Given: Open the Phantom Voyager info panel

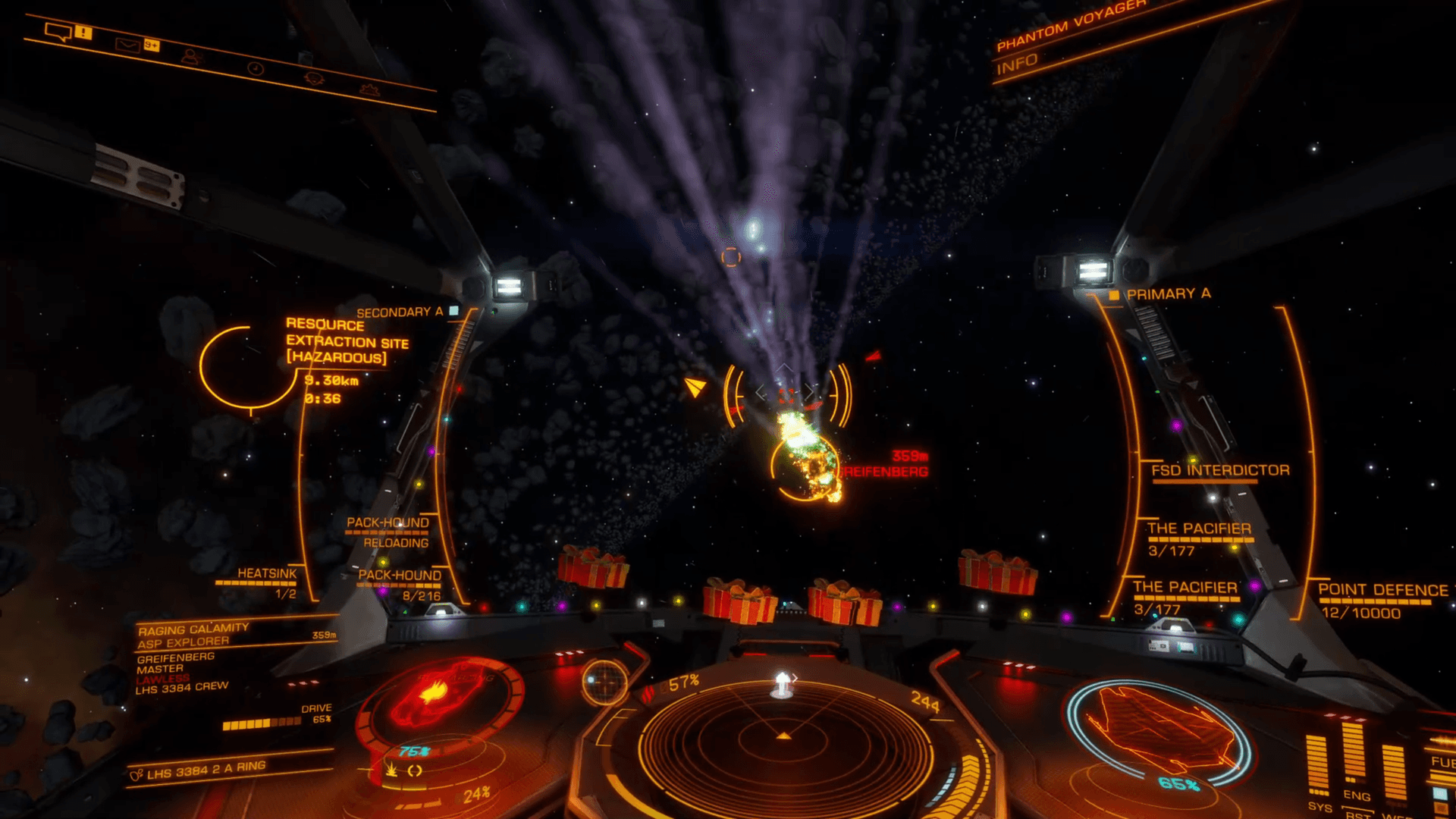Looking at the screenshot, I should coord(1018,64).
